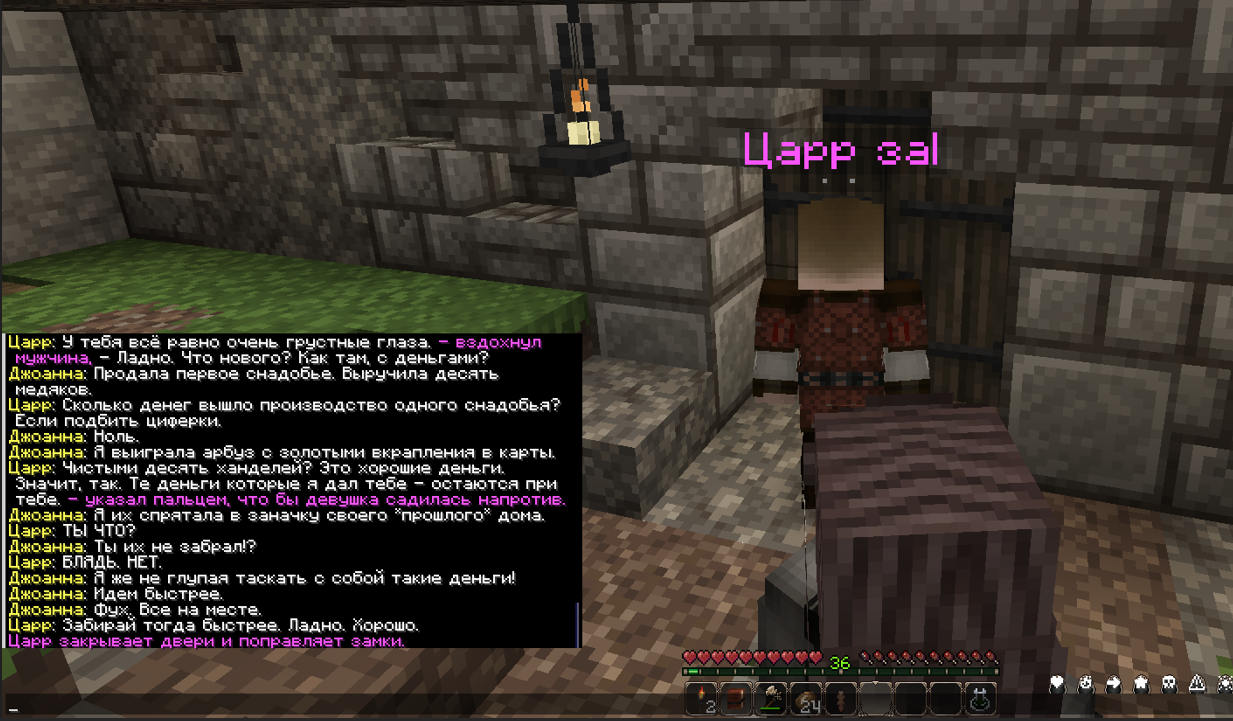Click the skull emote icon

1169,684
